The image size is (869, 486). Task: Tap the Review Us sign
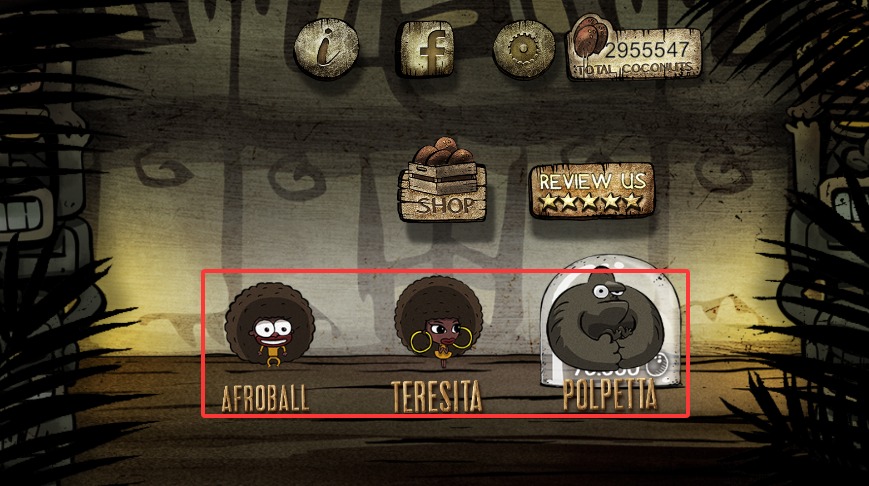point(593,189)
